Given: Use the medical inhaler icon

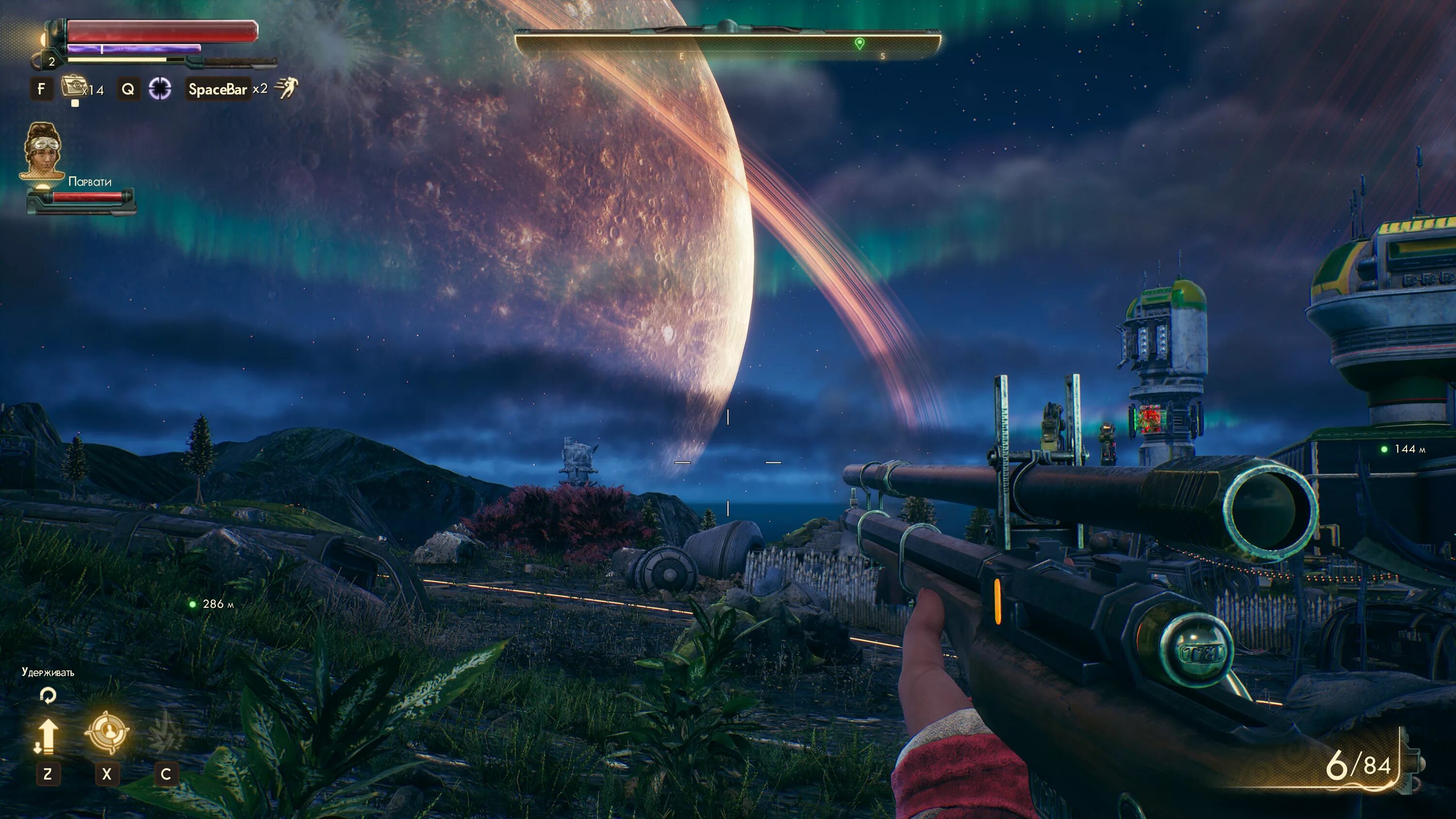Looking at the screenshot, I should pos(72,88).
